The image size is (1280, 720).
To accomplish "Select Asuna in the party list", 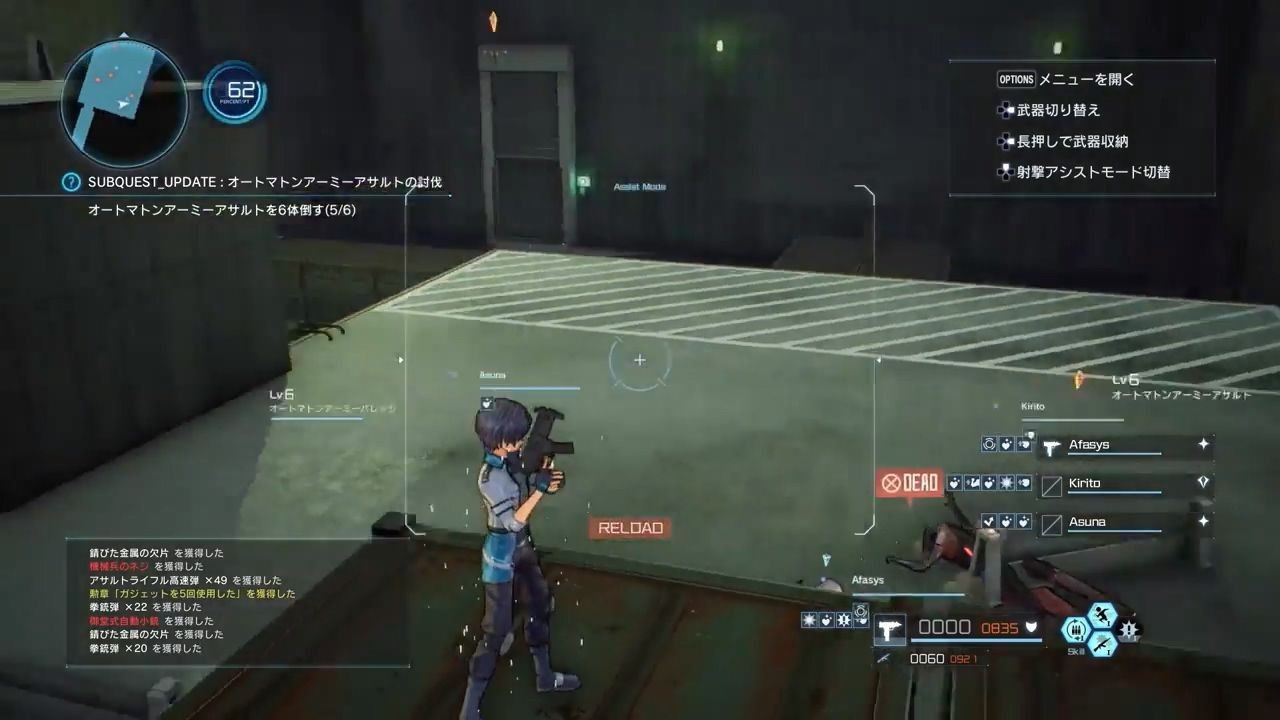I will click(x=1086, y=522).
